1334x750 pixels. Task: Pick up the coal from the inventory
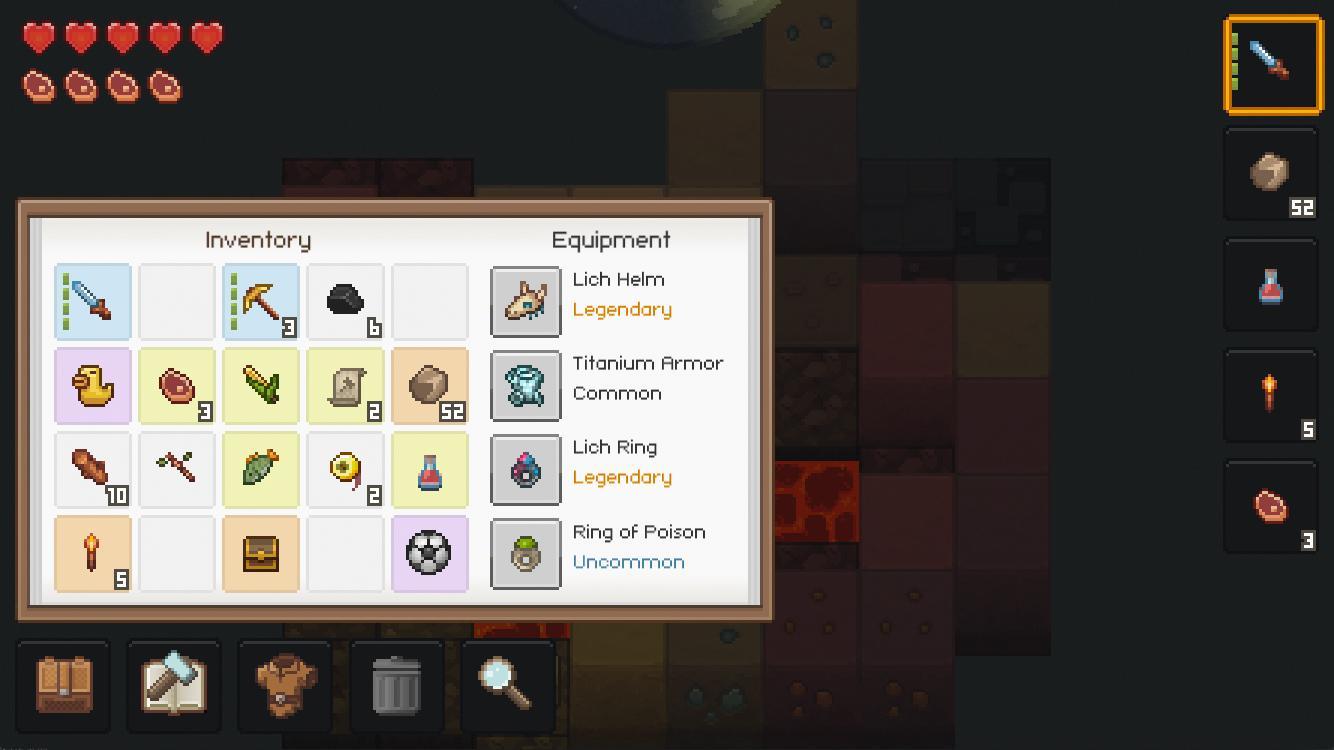(345, 301)
